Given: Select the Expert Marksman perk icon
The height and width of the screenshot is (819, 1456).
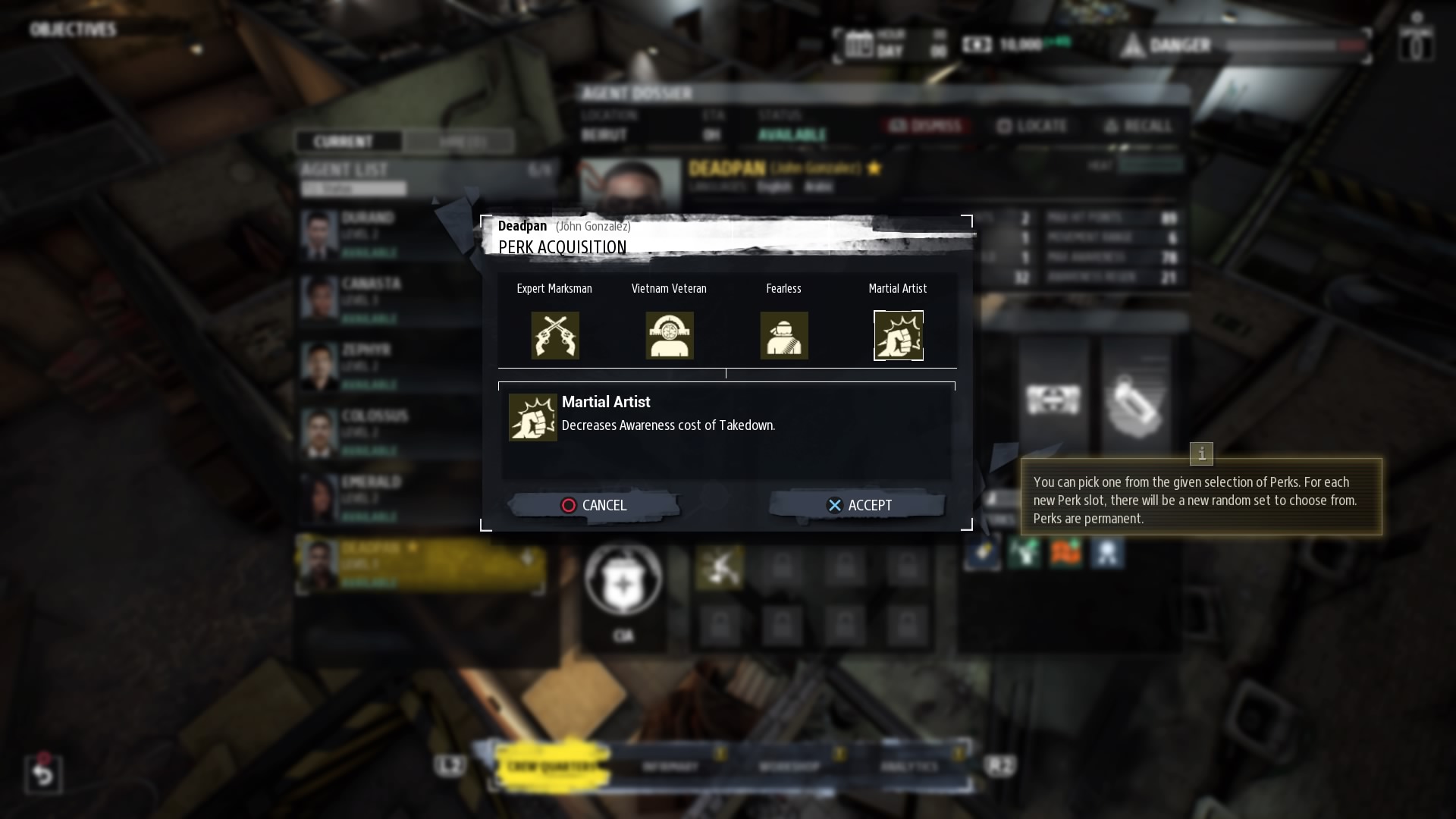Looking at the screenshot, I should tap(555, 335).
